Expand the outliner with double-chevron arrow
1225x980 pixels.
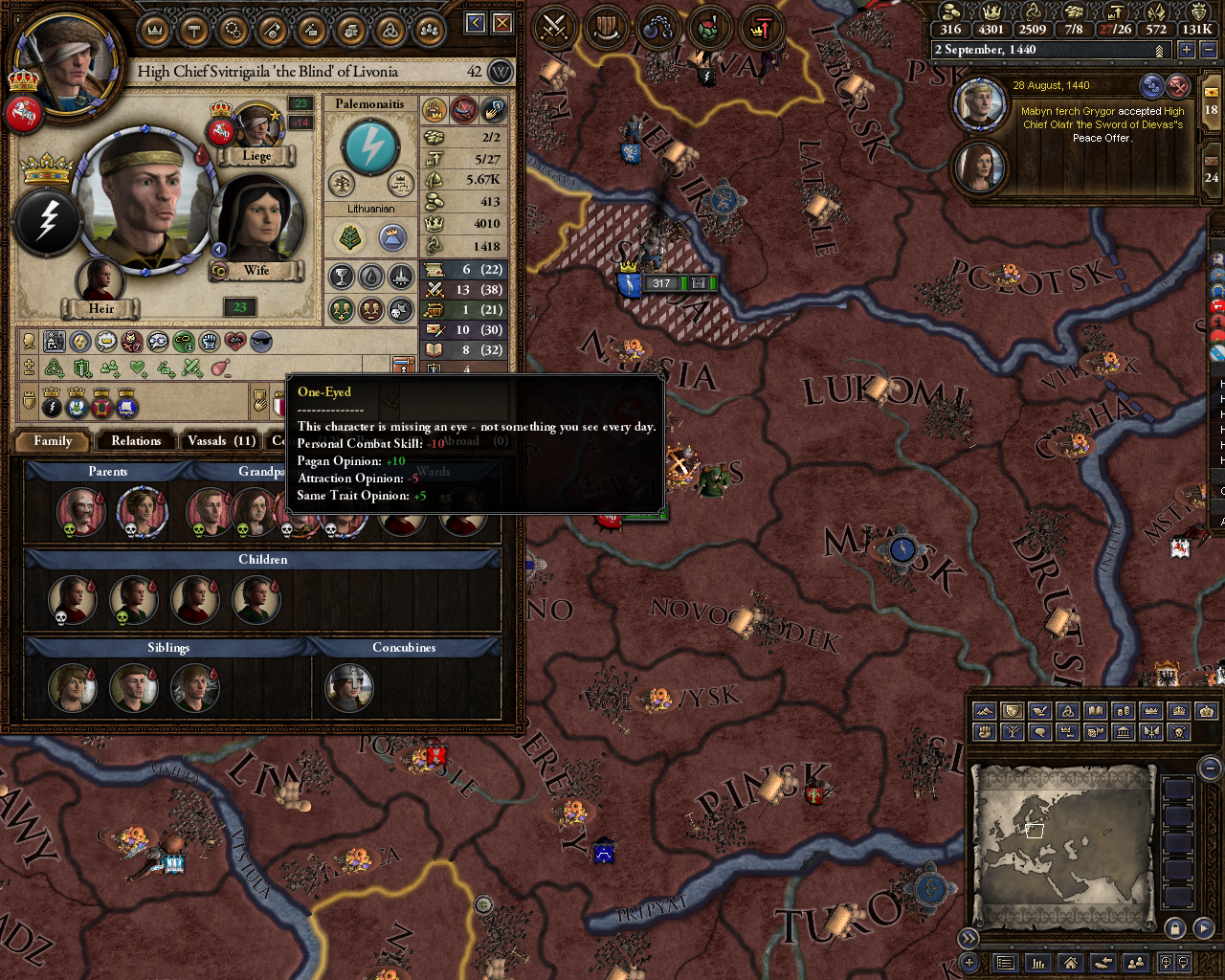point(969,939)
